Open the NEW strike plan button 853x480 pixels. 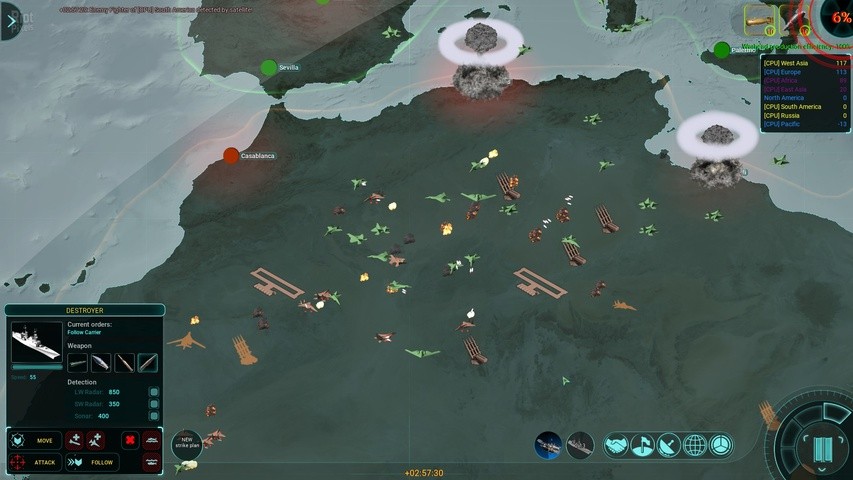coord(187,443)
